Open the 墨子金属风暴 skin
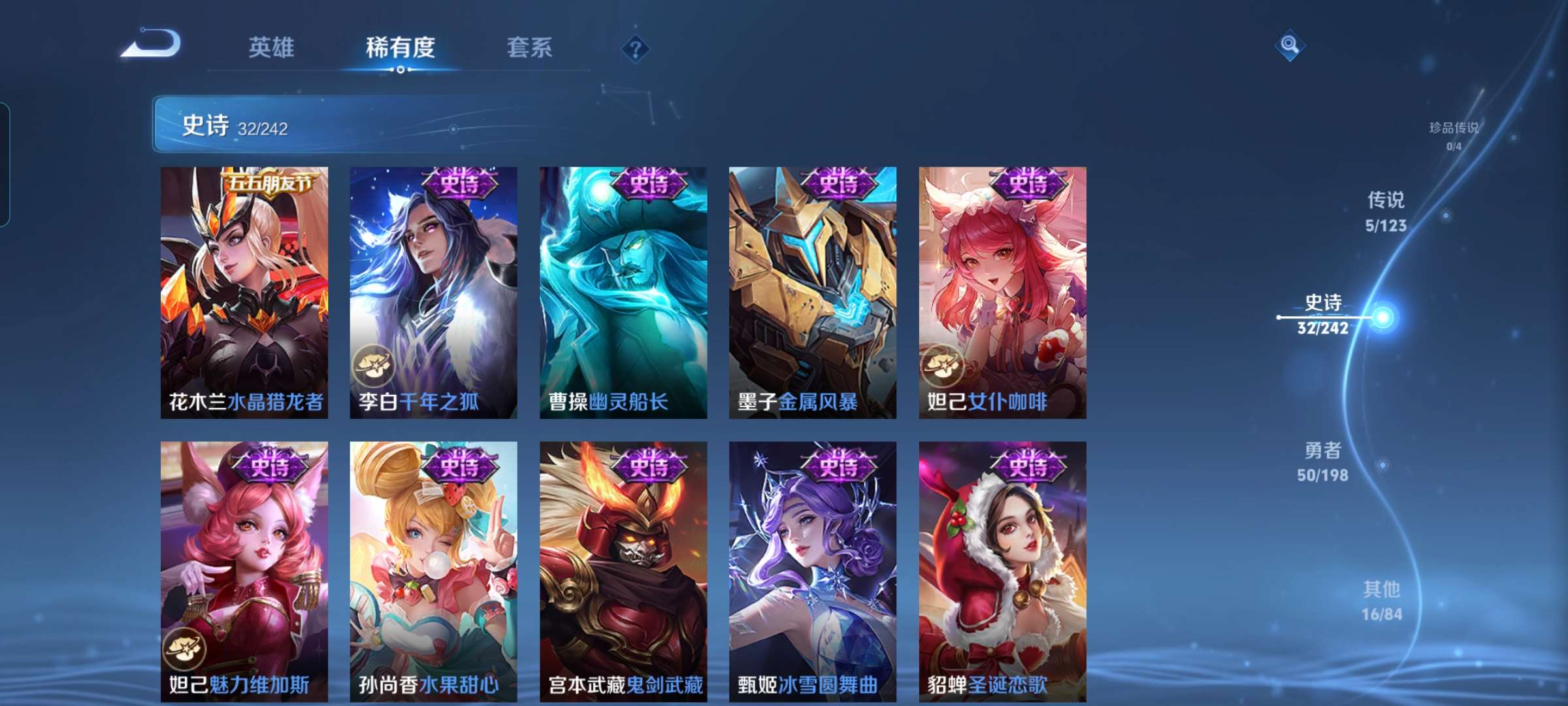This screenshot has width=1568, height=706. point(811,294)
